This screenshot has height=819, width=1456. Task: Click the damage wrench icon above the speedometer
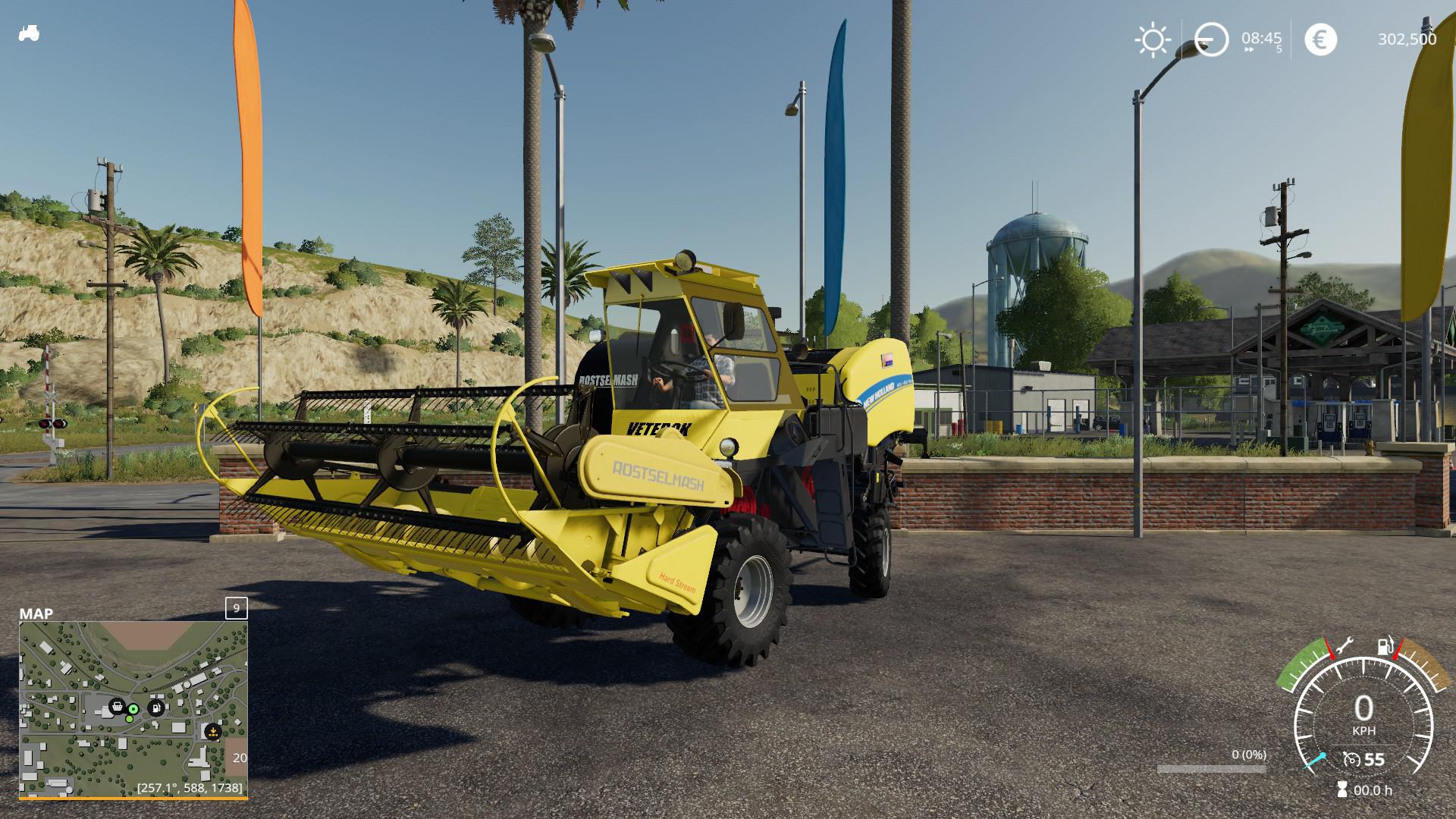click(1345, 646)
